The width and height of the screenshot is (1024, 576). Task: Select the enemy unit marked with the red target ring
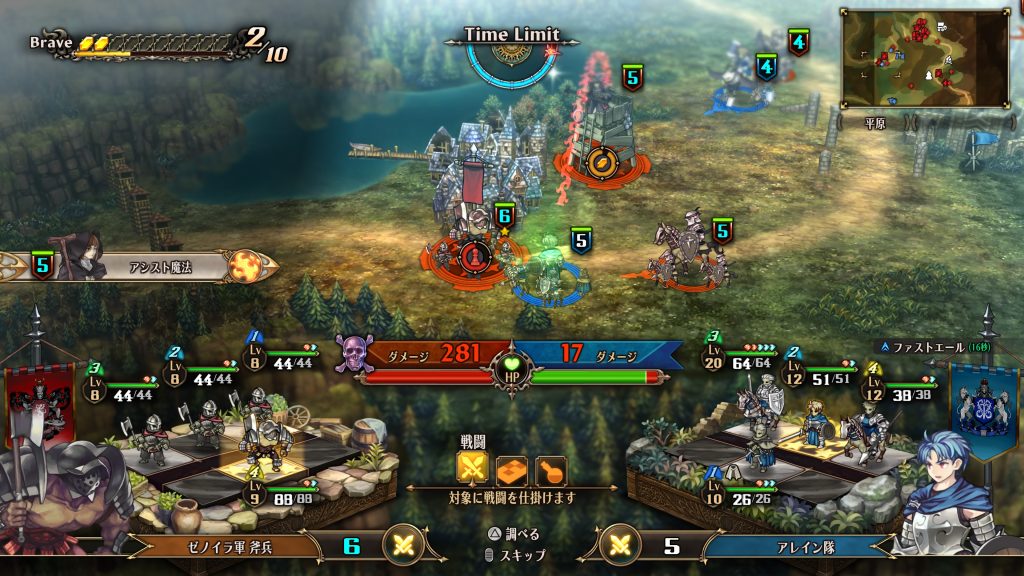473,256
